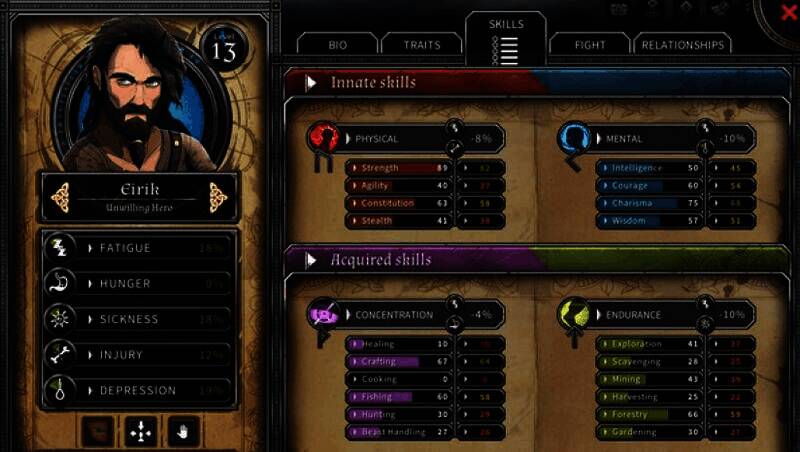Show the Fight tab
This screenshot has width=800, height=452.
[590, 45]
